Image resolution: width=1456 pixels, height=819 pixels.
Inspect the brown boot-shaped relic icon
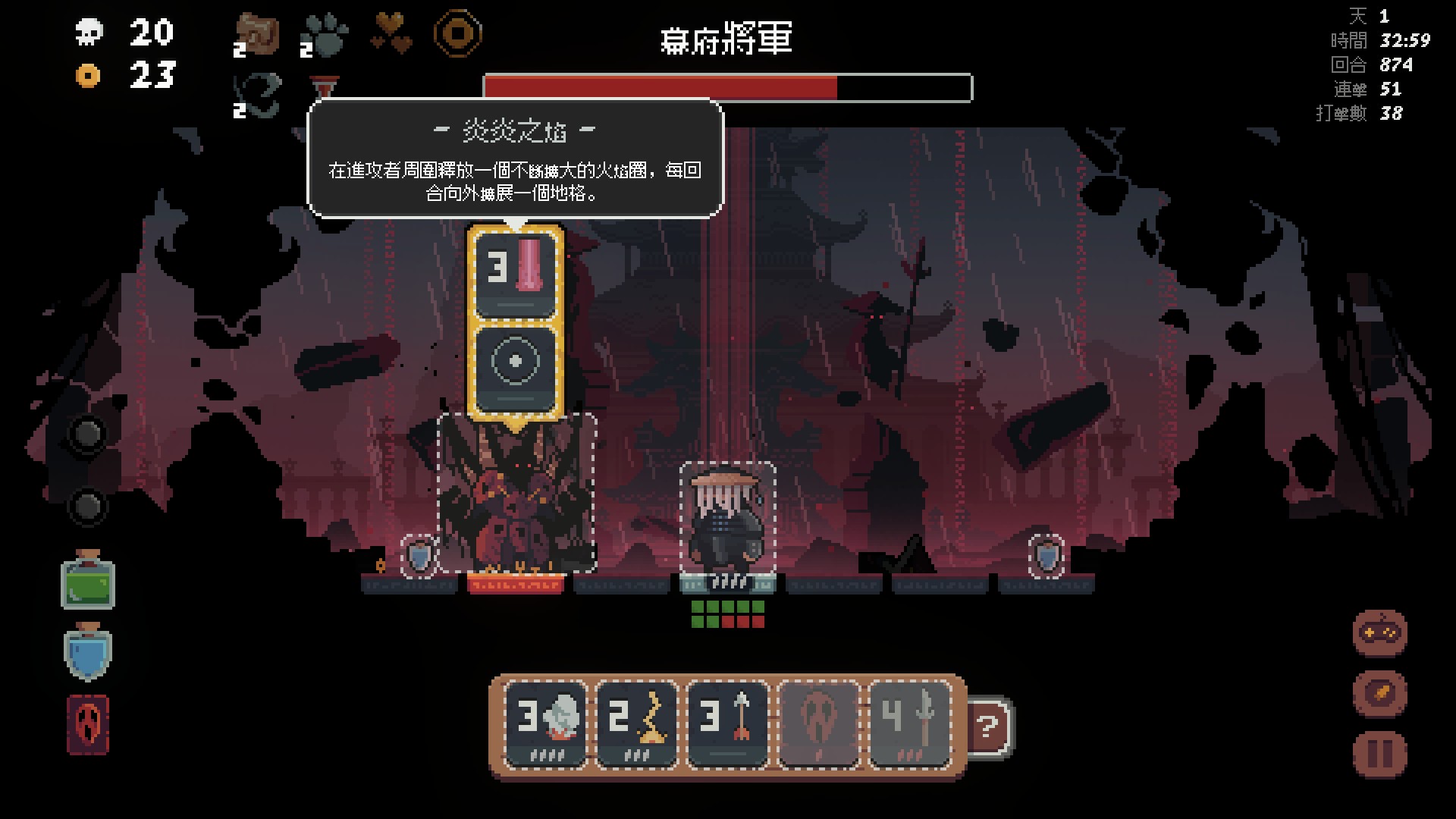coord(257,35)
